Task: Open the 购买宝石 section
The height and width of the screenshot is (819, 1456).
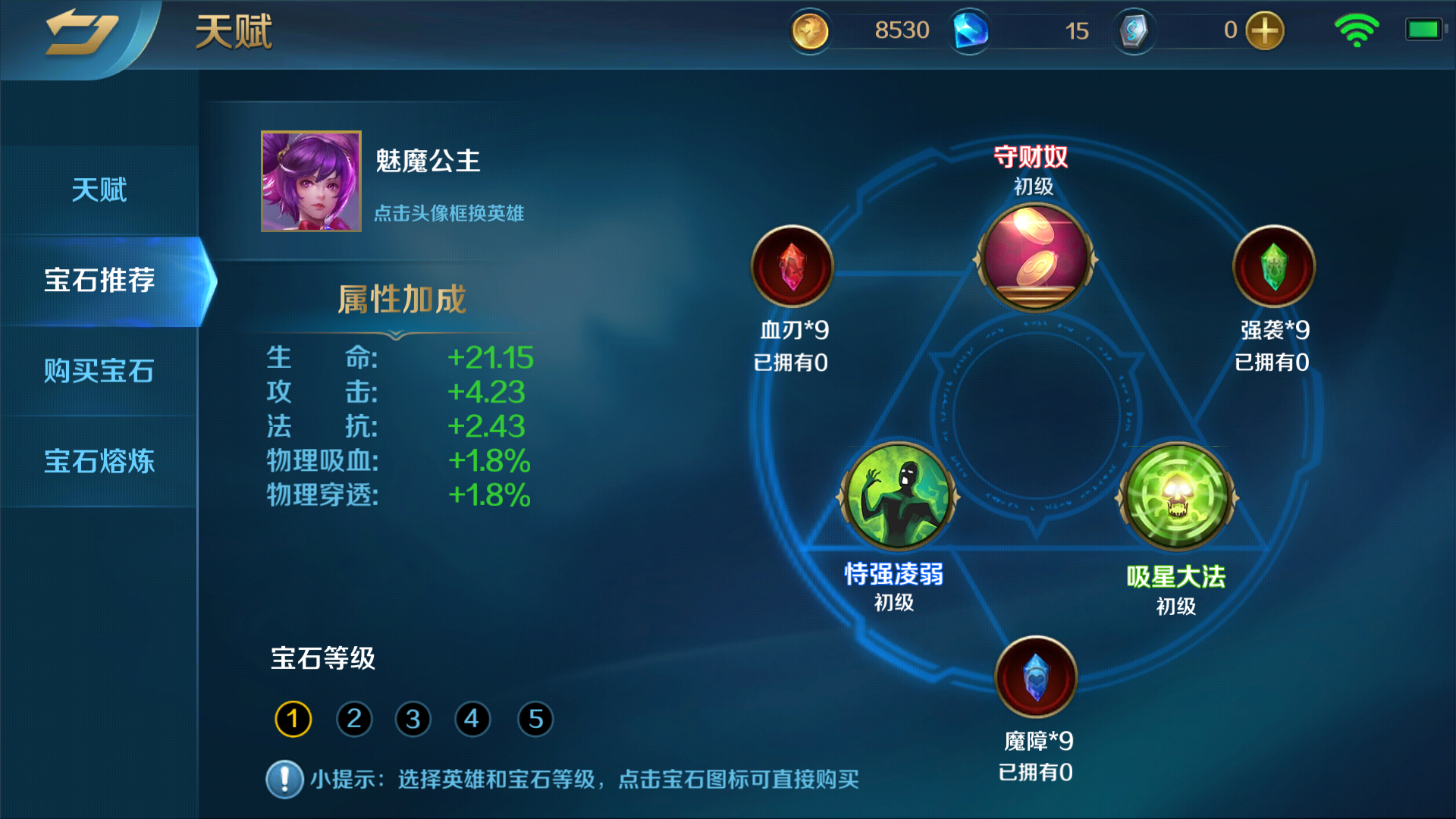Action: 99,372
